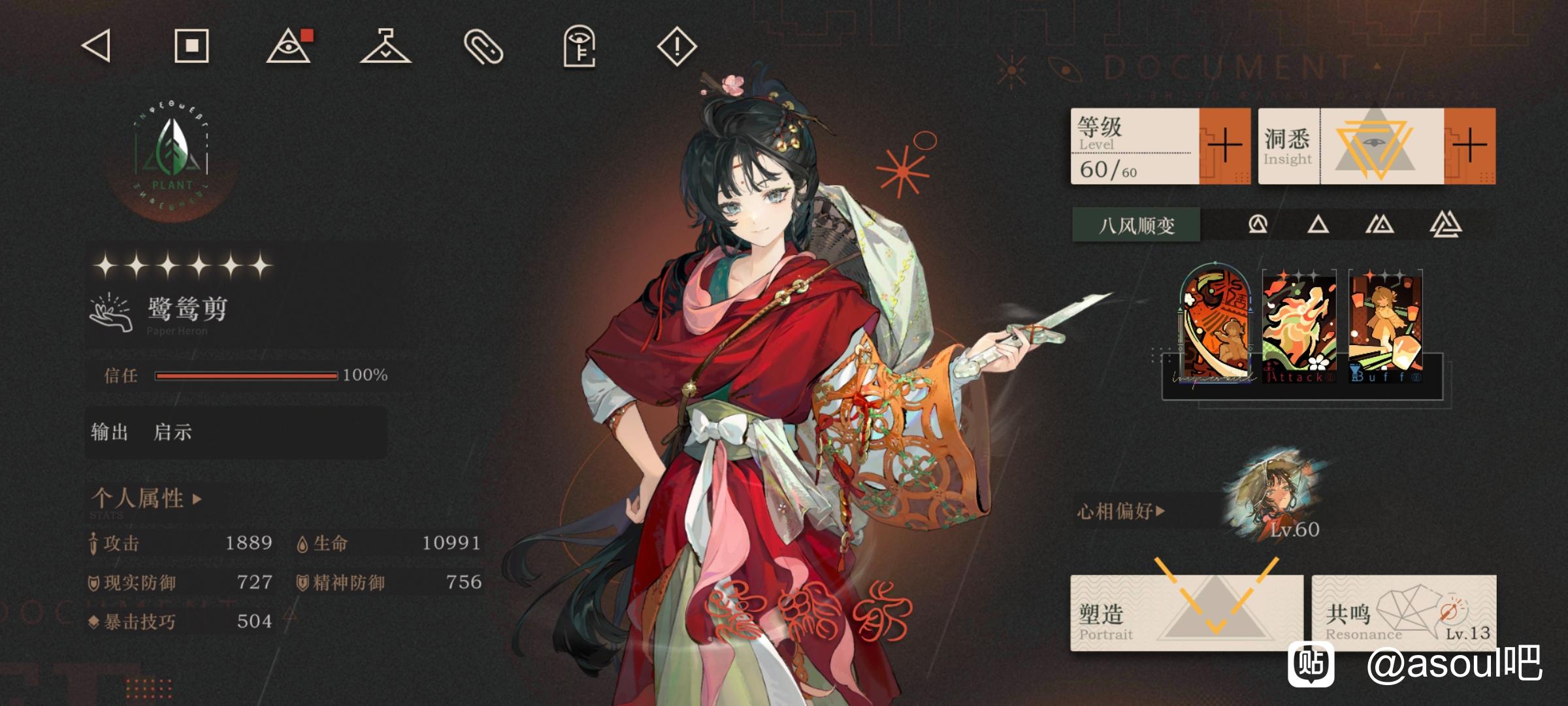Select the 八风顺变 tab
The image size is (1568, 706).
(x=1136, y=226)
